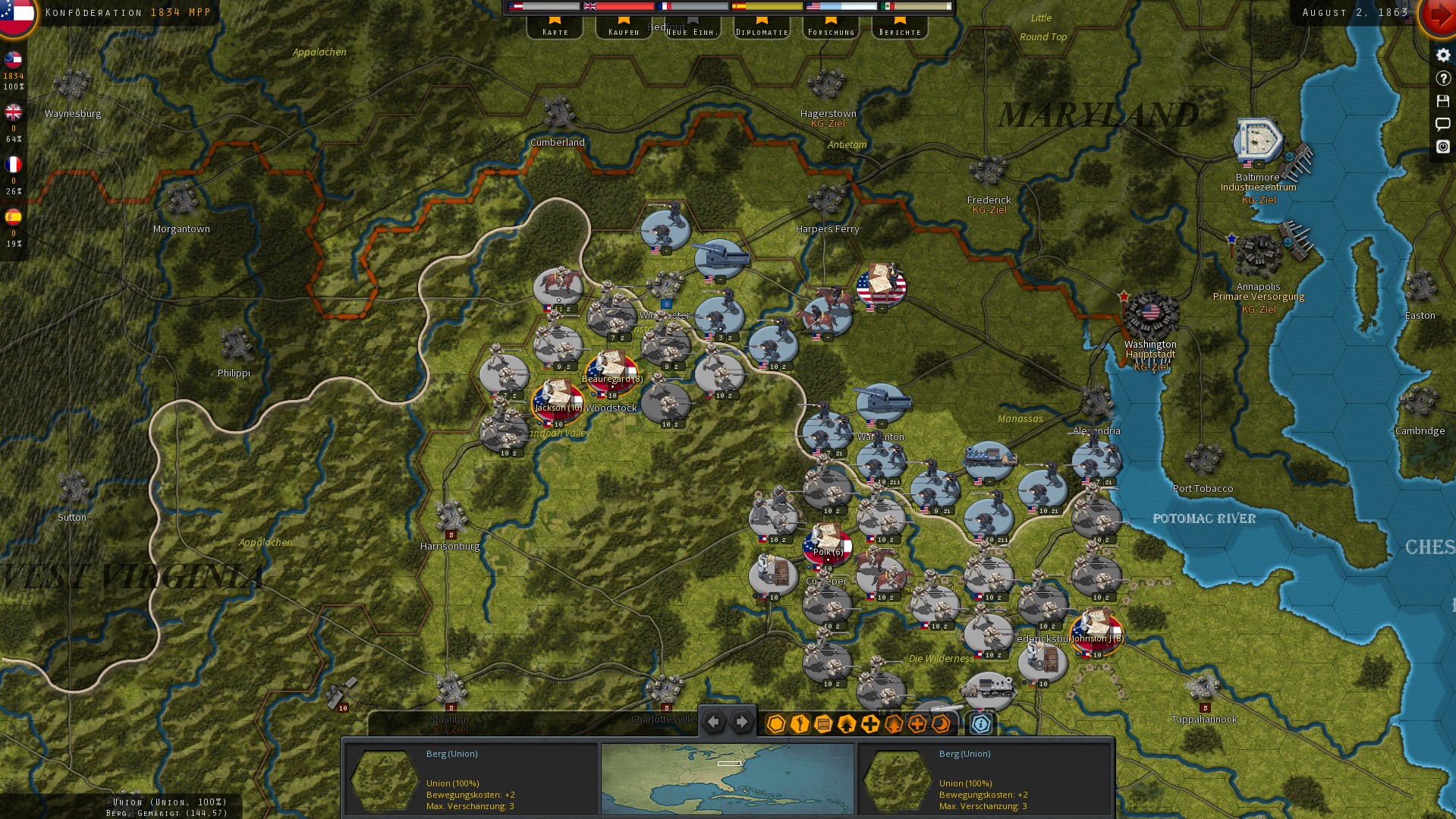Click the settings gear icon
Image resolution: width=1456 pixels, height=819 pixels.
pyautogui.click(x=1442, y=55)
